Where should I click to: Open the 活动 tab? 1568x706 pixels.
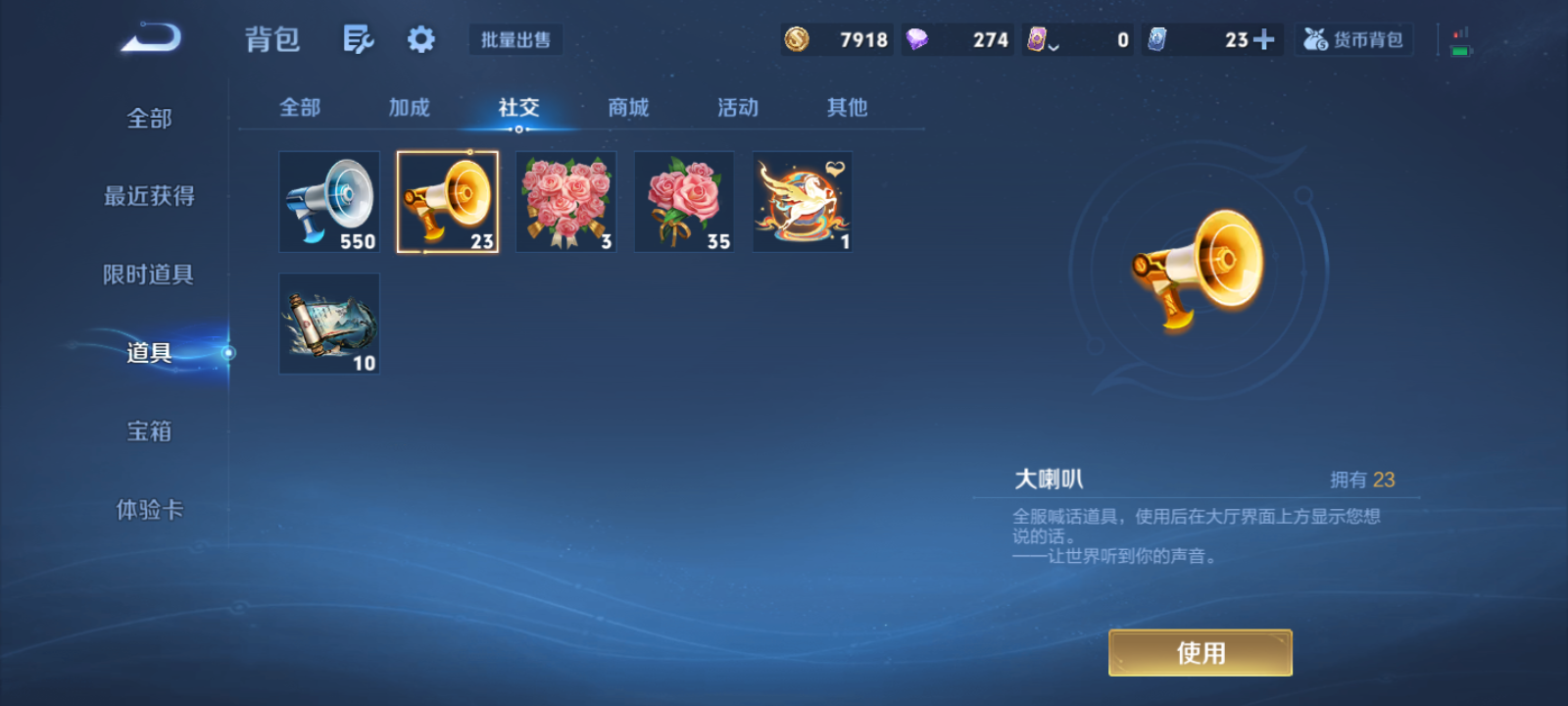[x=737, y=108]
